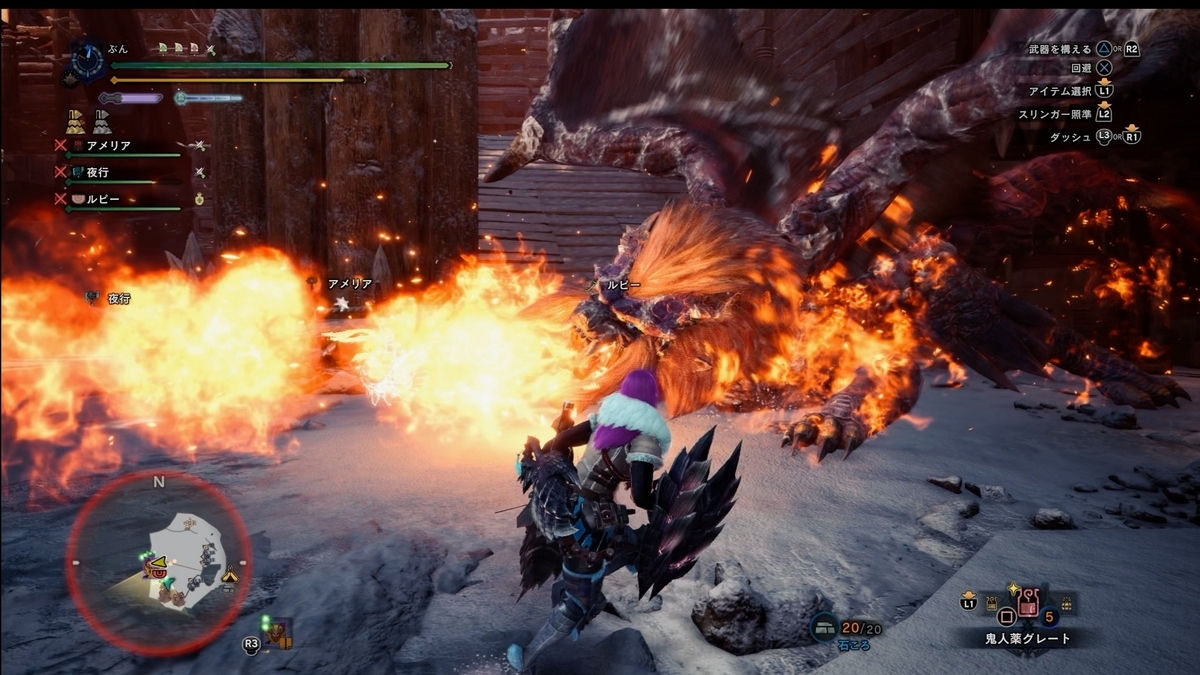Click the grey hunting horn melody buff icon
Screen dimensions: 1200x675
click(102, 122)
